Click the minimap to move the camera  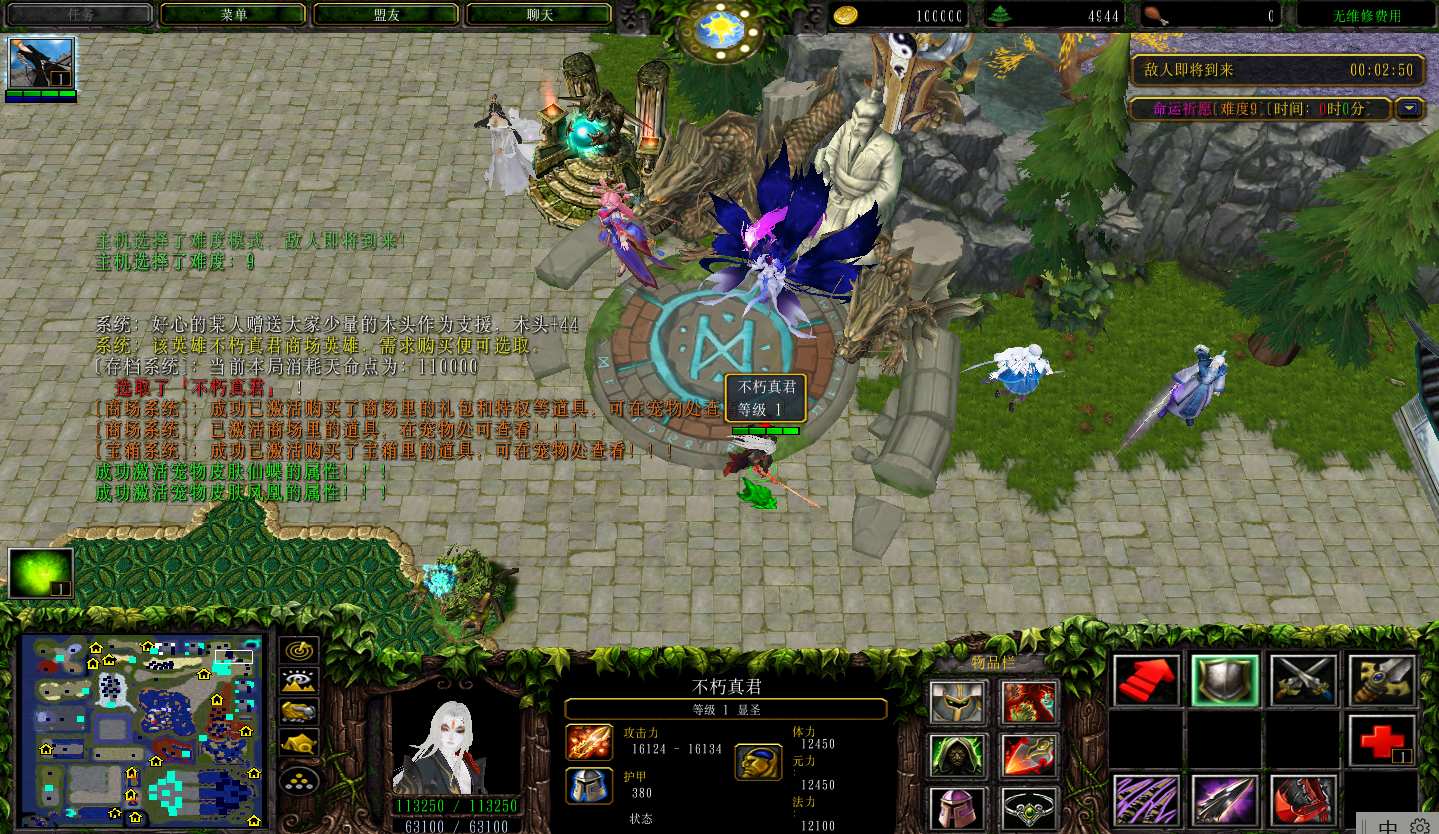tap(142, 732)
